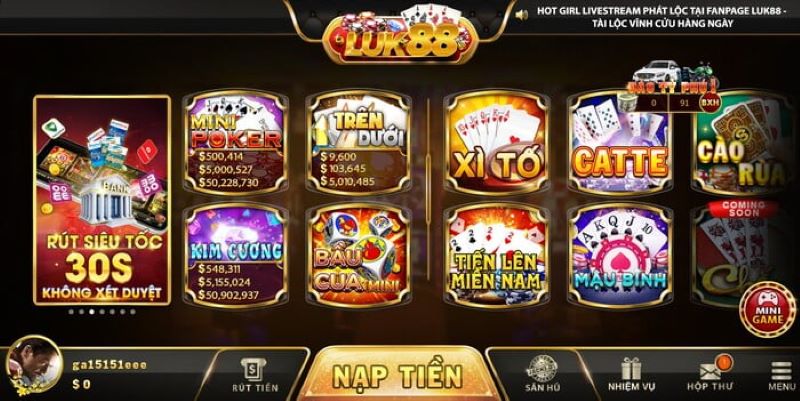Open the Rút Tiền withdrawal option
This screenshot has width=800, height=401.
[x=254, y=375]
